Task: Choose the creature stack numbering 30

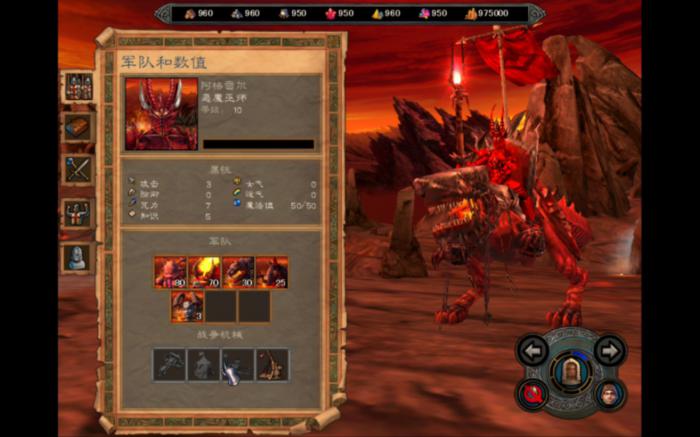Action: coord(238,272)
